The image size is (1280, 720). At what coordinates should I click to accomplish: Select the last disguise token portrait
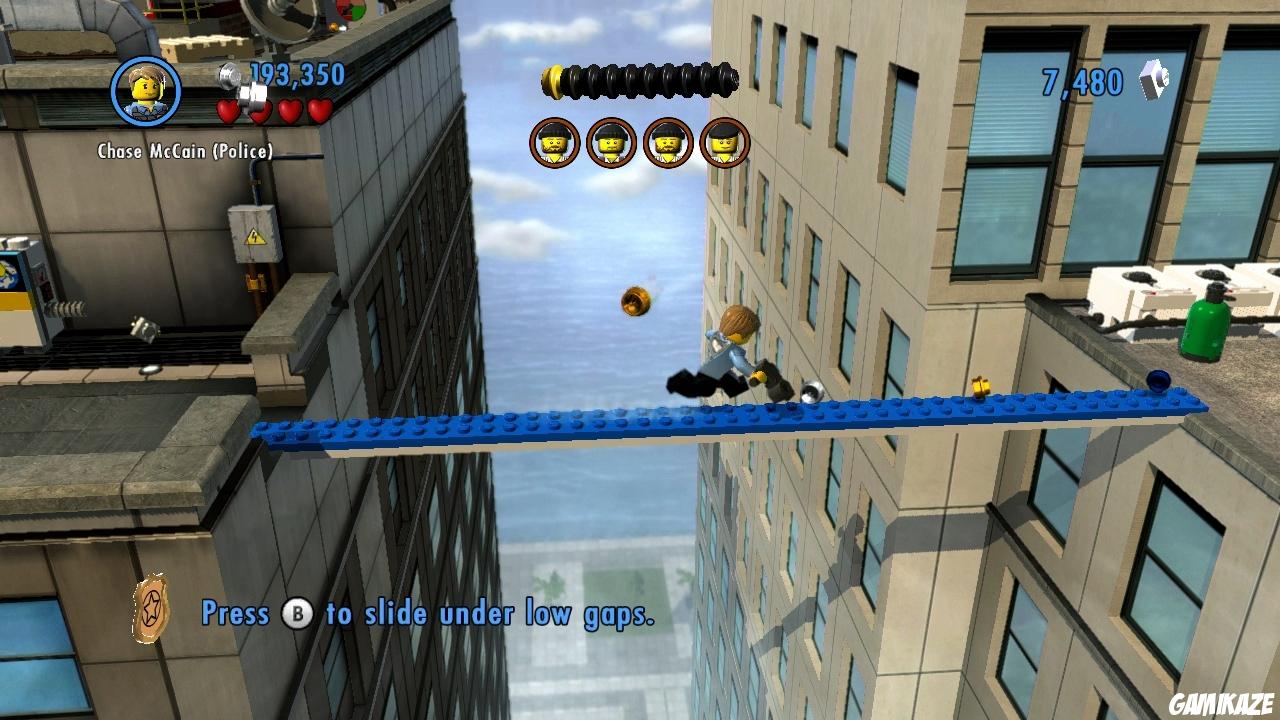[725, 141]
